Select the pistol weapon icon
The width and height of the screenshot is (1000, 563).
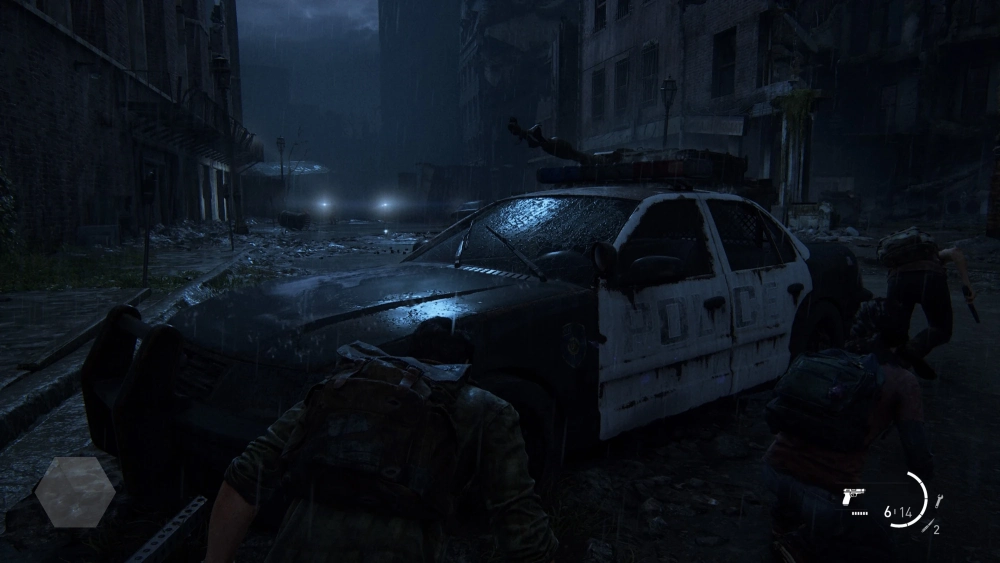coord(854,495)
